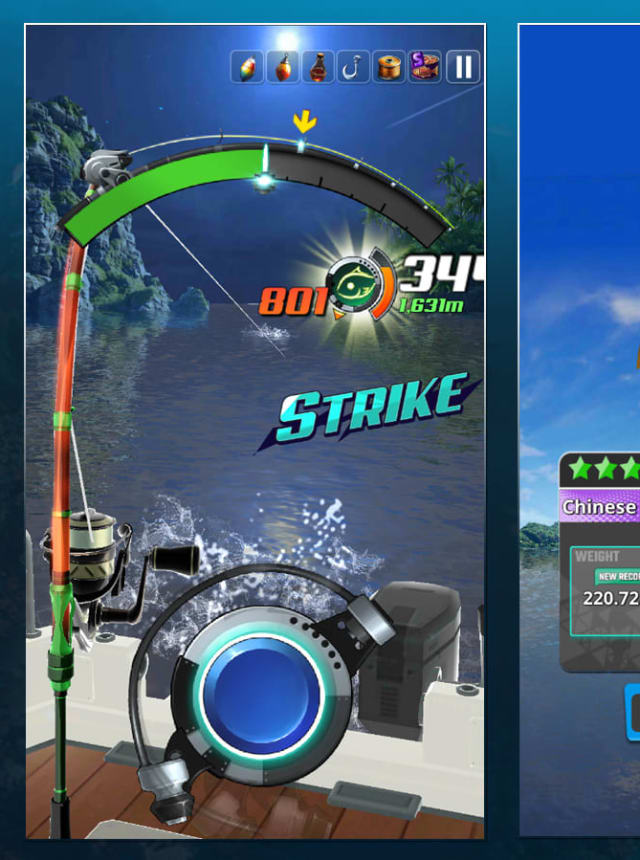
Task: Choose the silver fishing hook item
Action: [x=353, y=68]
